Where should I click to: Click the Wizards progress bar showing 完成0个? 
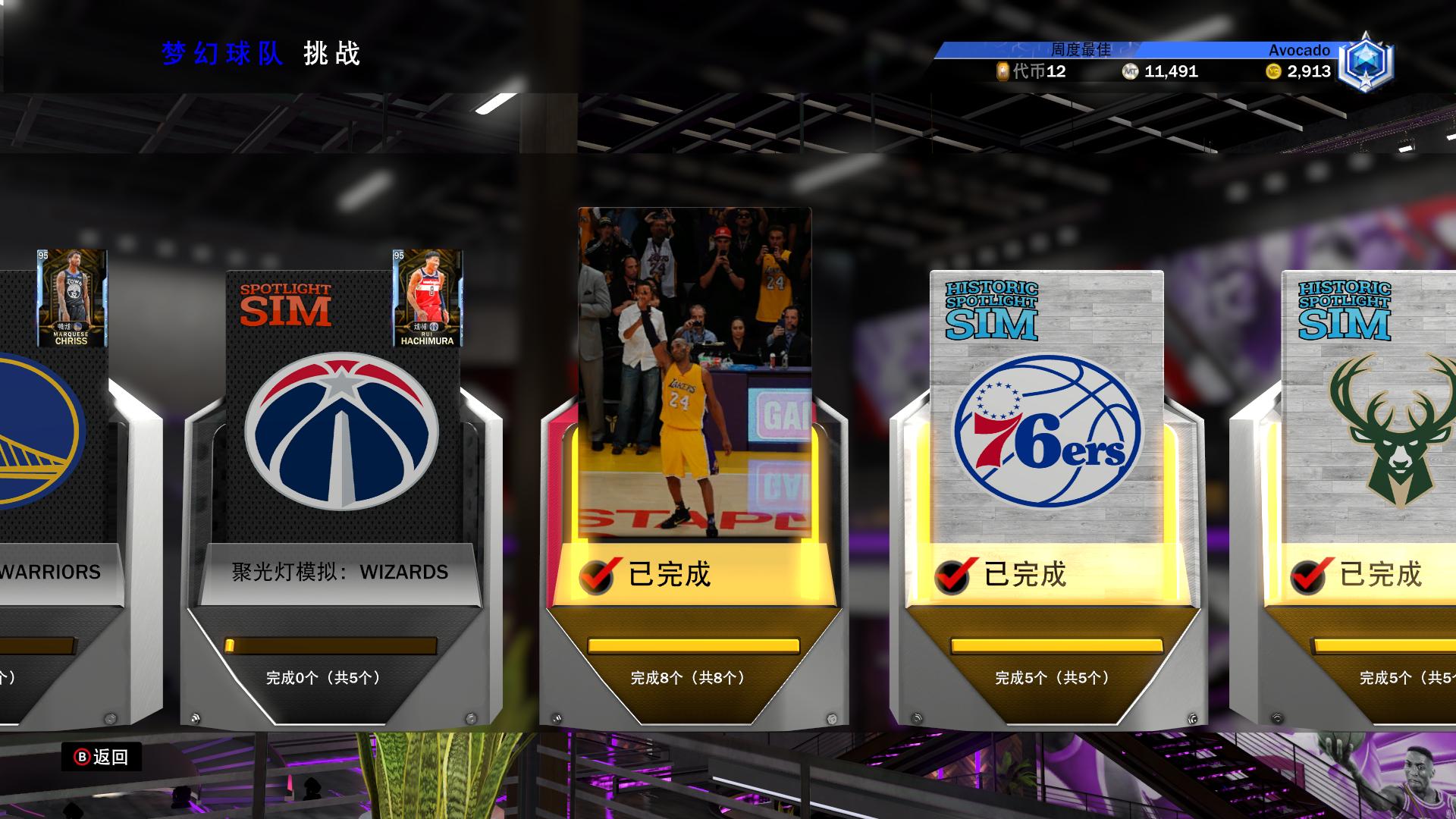[x=331, y=647]
